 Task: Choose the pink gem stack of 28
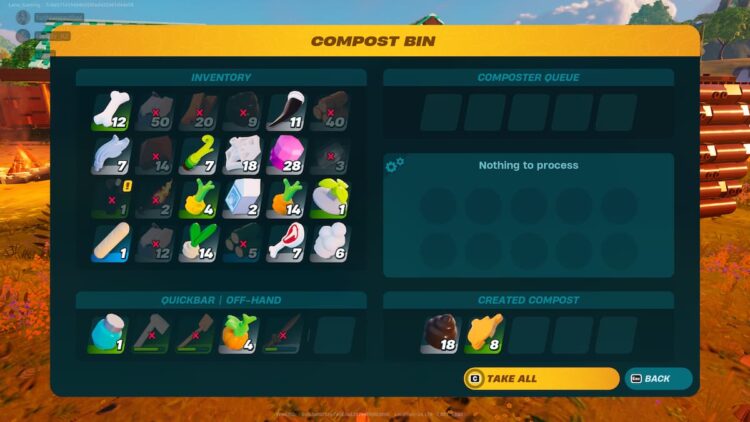point(286,154)
